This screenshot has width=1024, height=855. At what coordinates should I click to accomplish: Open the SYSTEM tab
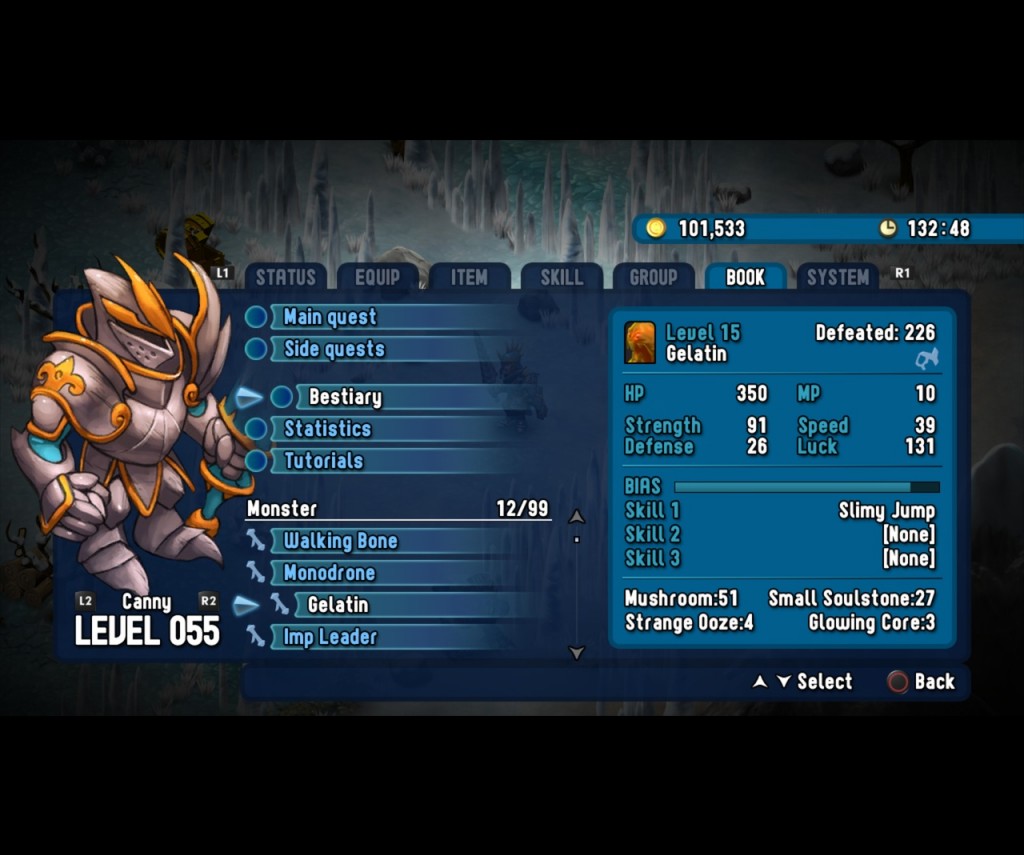pyautogui.click(x=837, y=278)
